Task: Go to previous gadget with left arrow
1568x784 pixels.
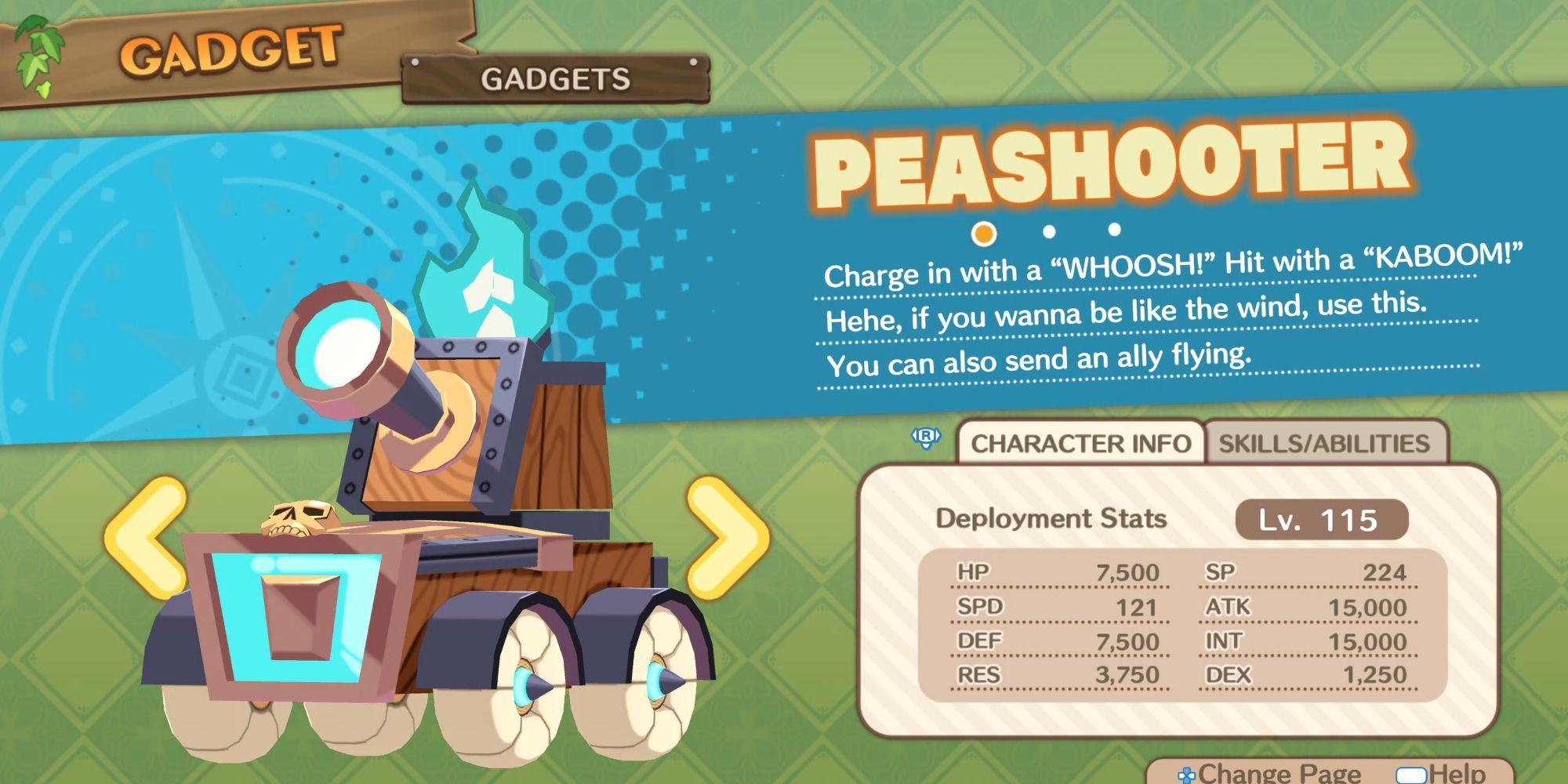Action: click(147, 538)
